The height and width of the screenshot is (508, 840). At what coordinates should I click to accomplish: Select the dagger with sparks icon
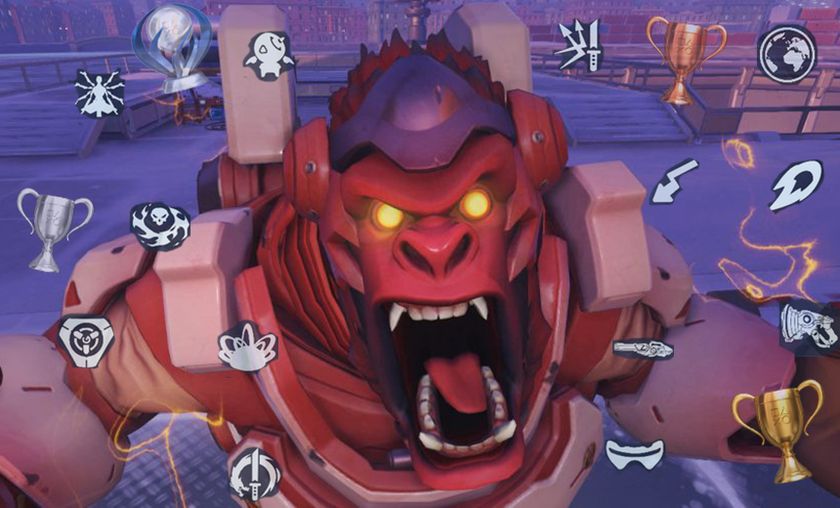(x=582, y=47)
